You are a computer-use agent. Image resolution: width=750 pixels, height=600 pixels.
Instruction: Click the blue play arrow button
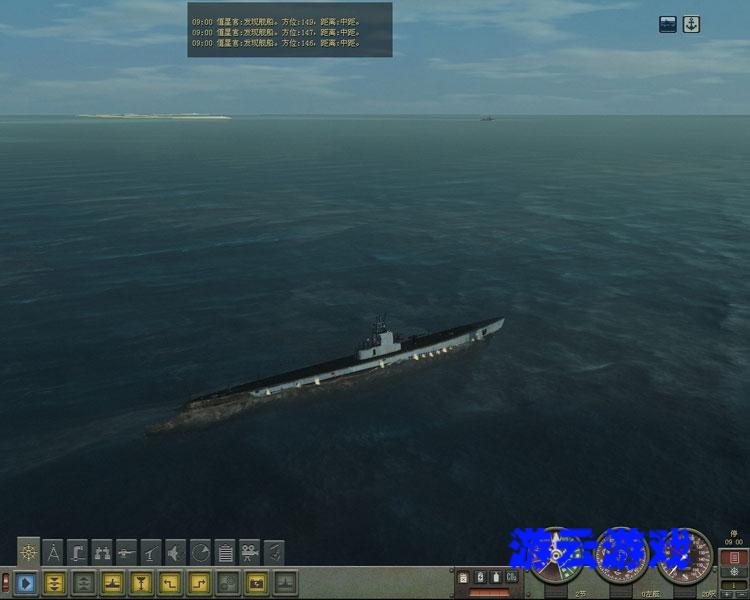click(26, 582)
